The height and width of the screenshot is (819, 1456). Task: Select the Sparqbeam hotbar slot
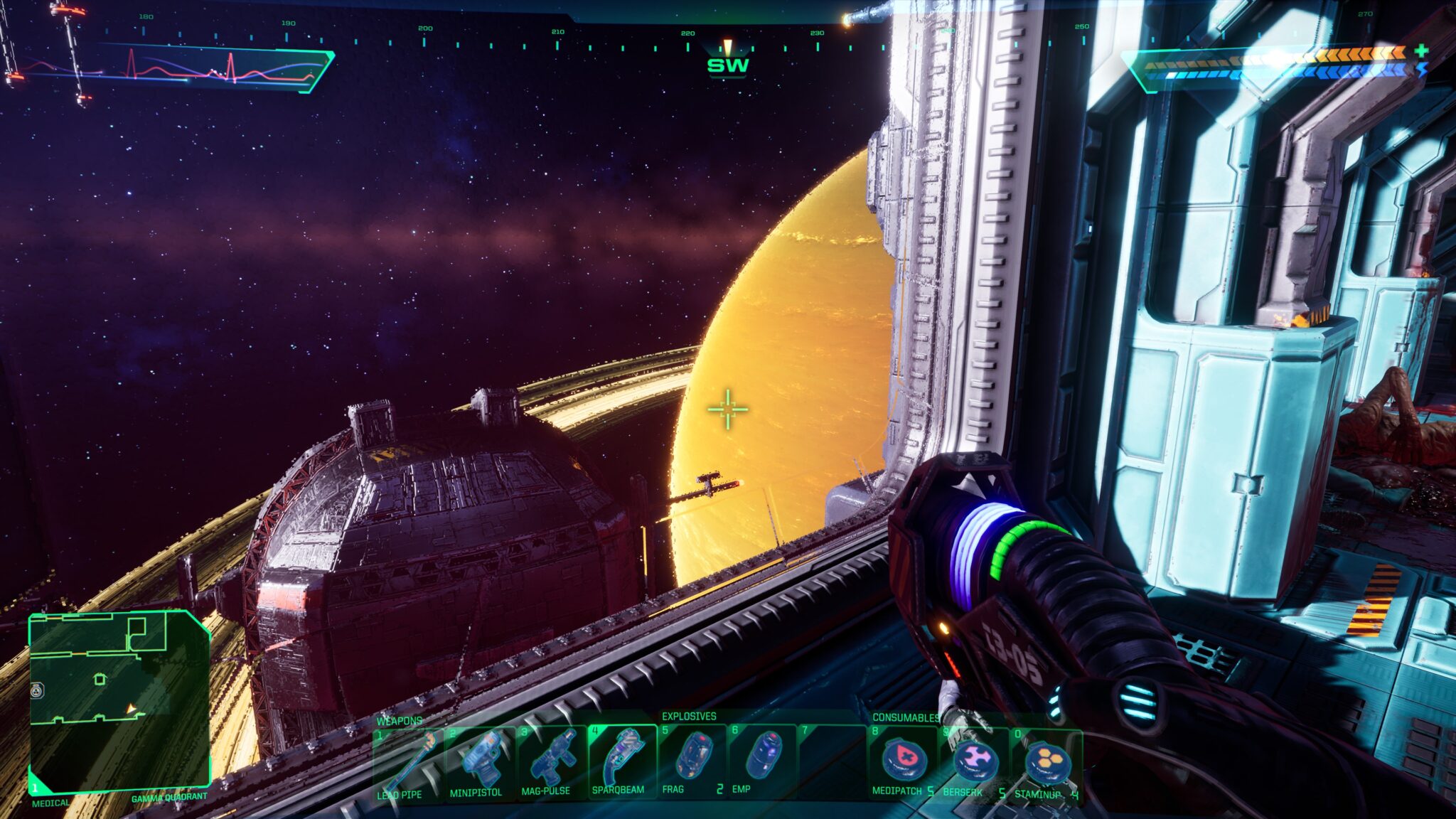click(x=621, y=759)
